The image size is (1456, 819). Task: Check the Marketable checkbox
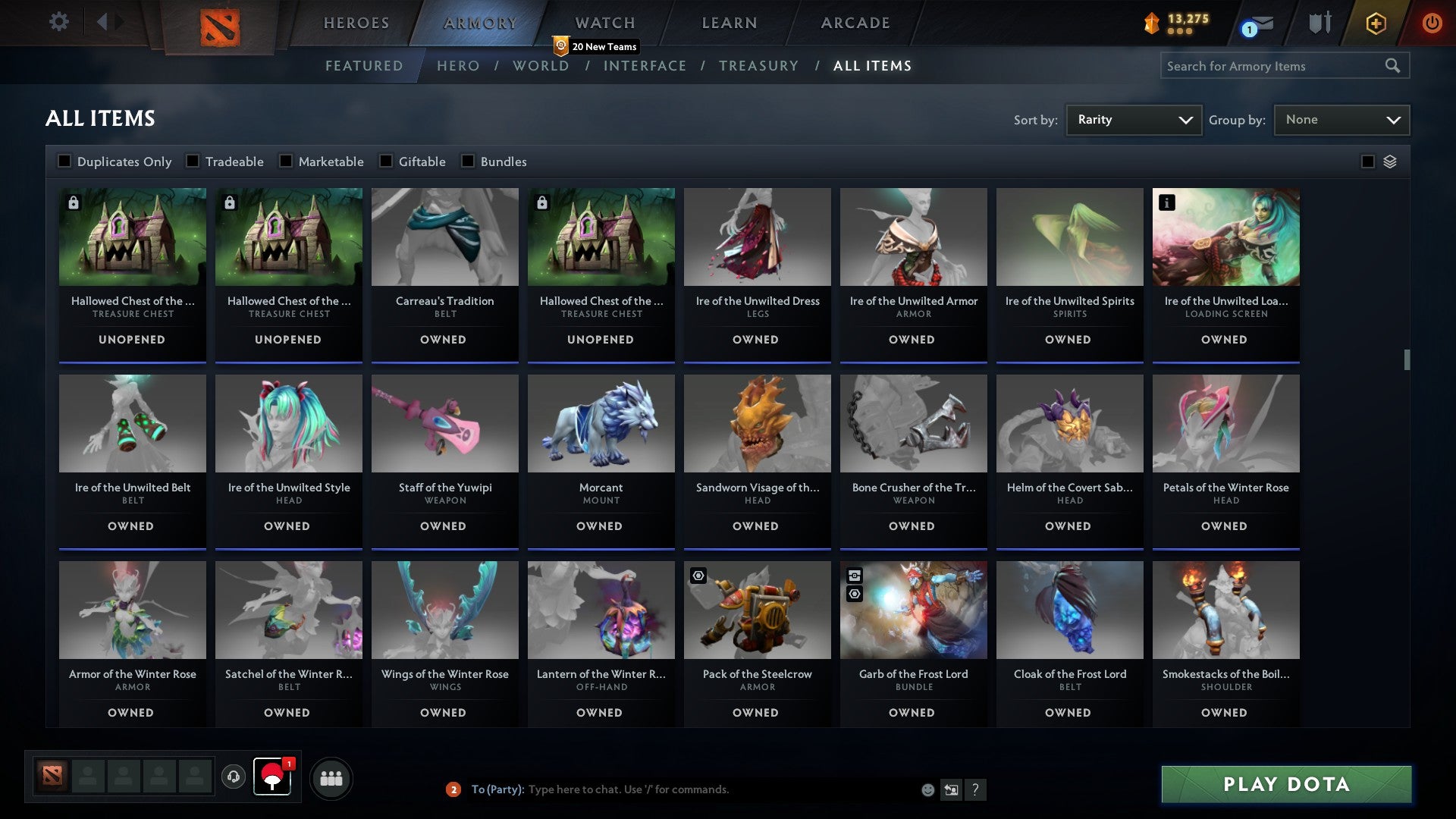click(285, 161)
